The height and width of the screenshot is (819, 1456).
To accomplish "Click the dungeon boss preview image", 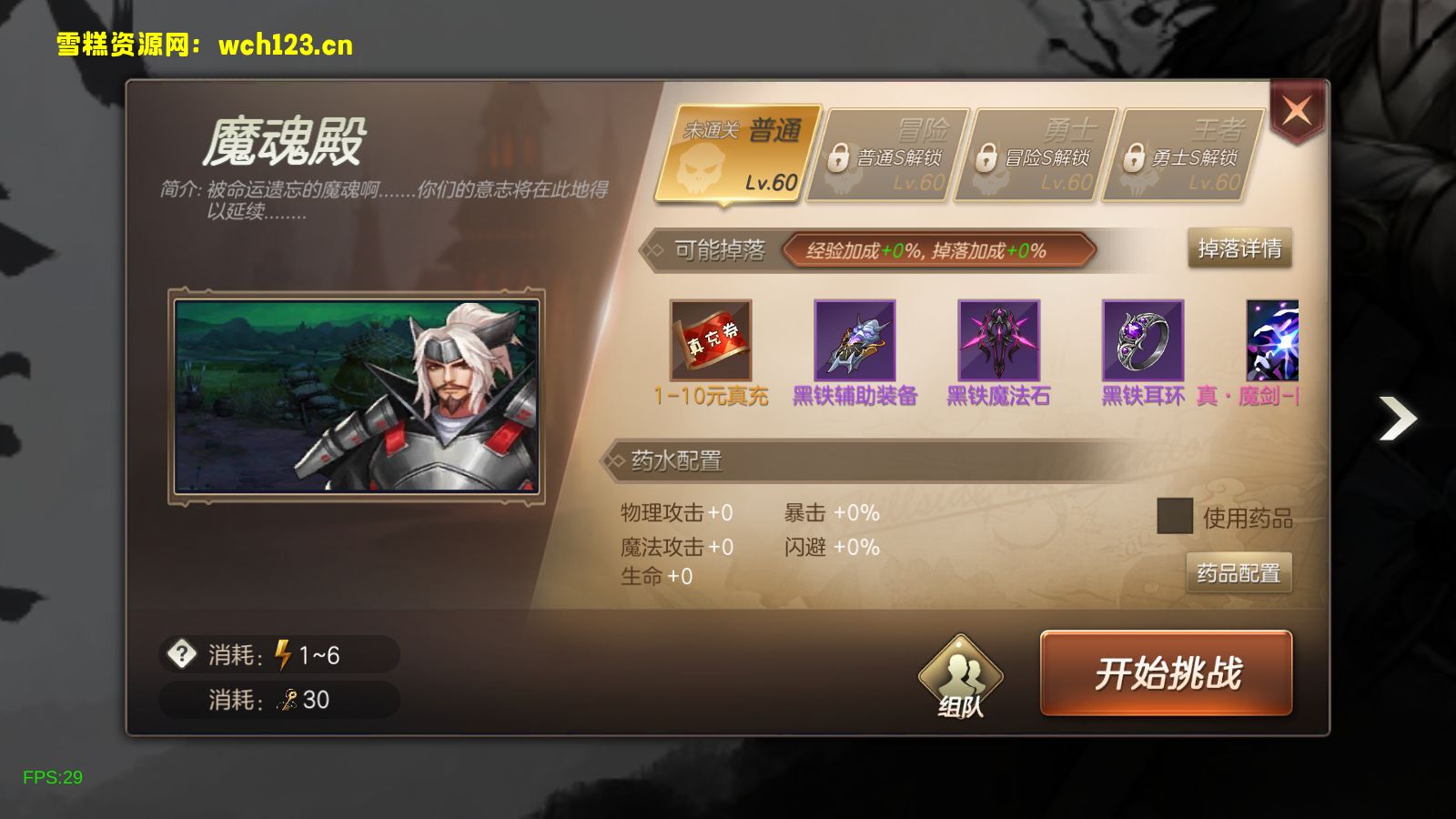I will (357, 396).
